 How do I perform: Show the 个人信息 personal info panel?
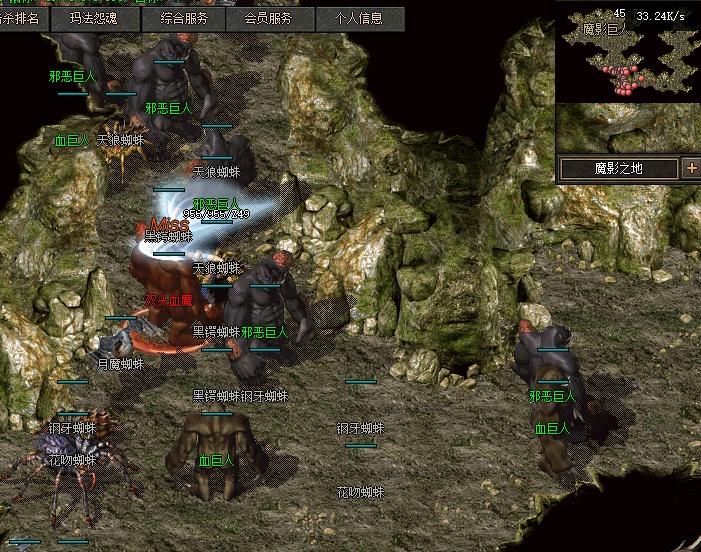[x=360, y=18]
